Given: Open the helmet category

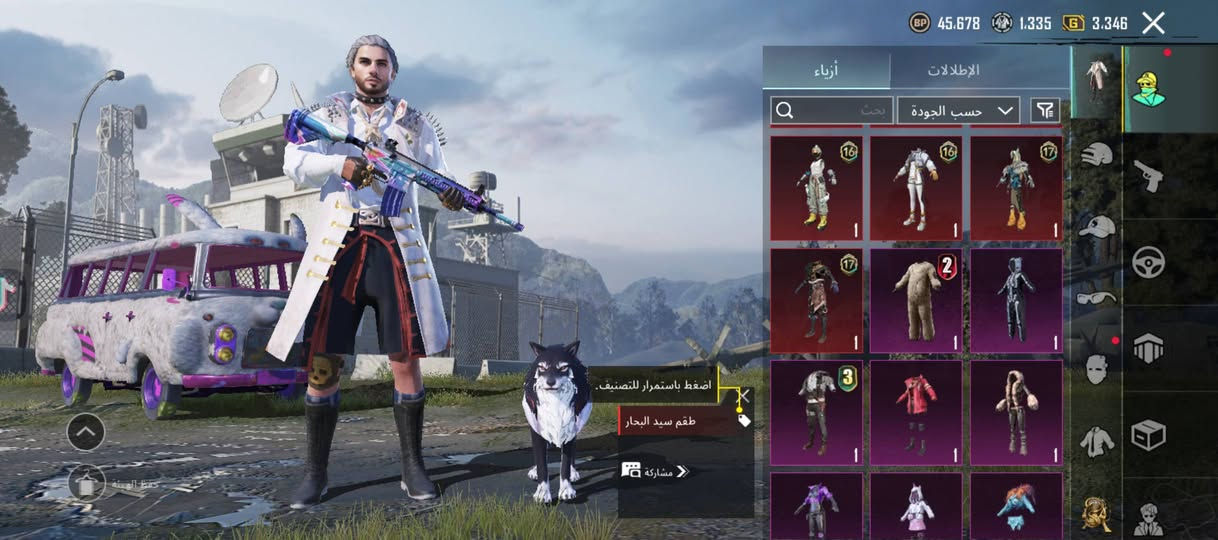Looking at the screenshot, I should click(1097, 155).
